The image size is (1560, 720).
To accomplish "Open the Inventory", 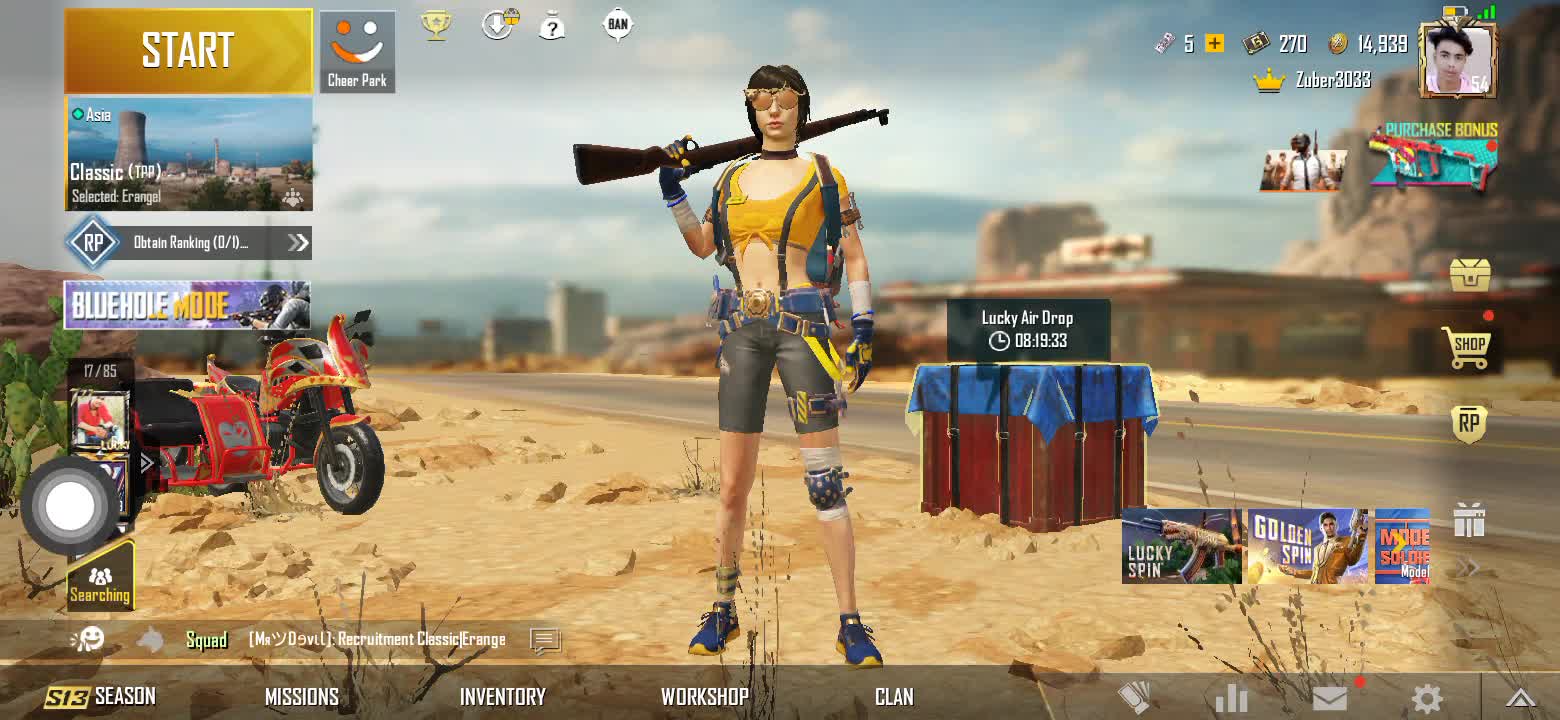I will click(x=502, y=697).
